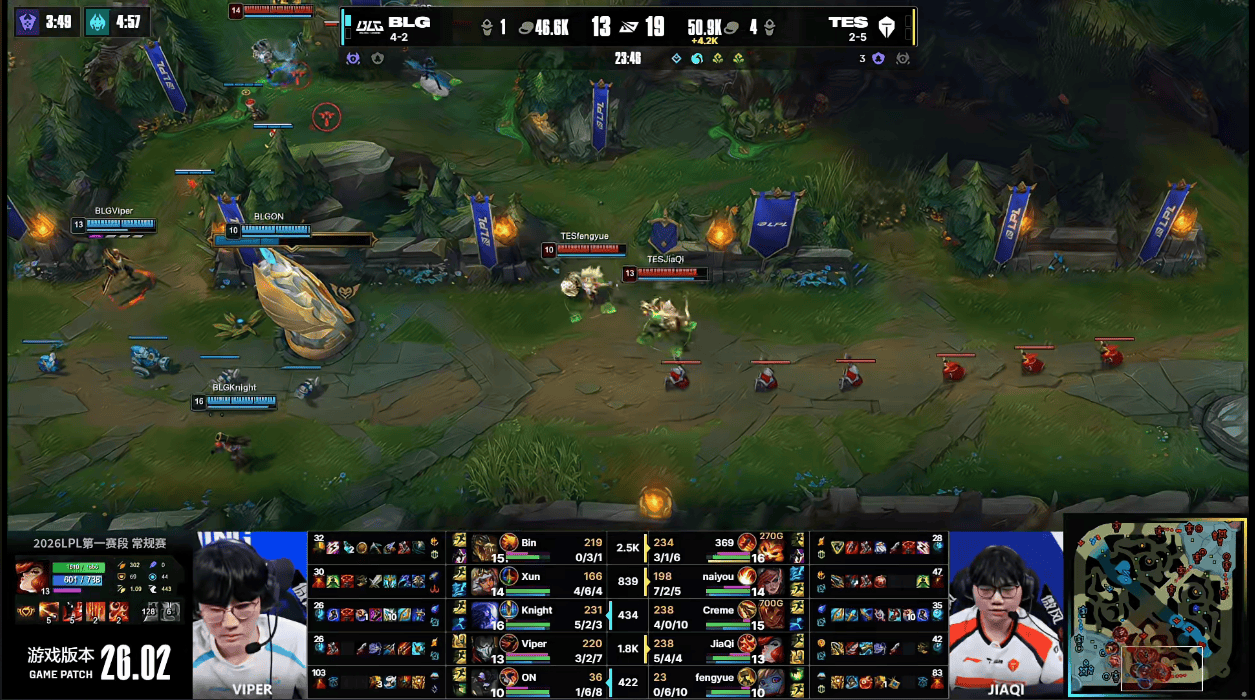Click the Baron respawn timer icon

tap(29, 22)
